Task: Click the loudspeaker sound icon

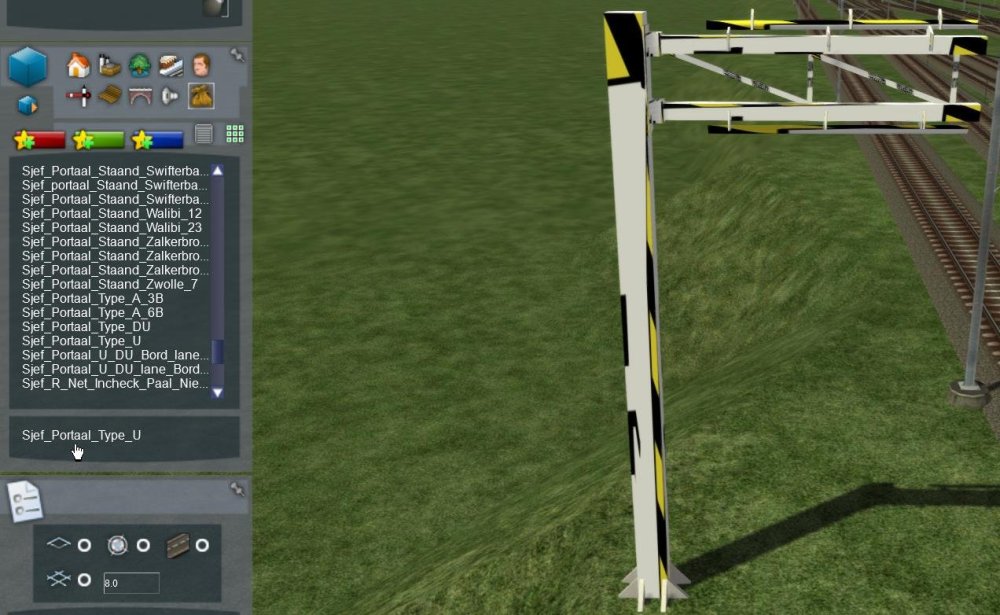Action: [x=170, y=96]
